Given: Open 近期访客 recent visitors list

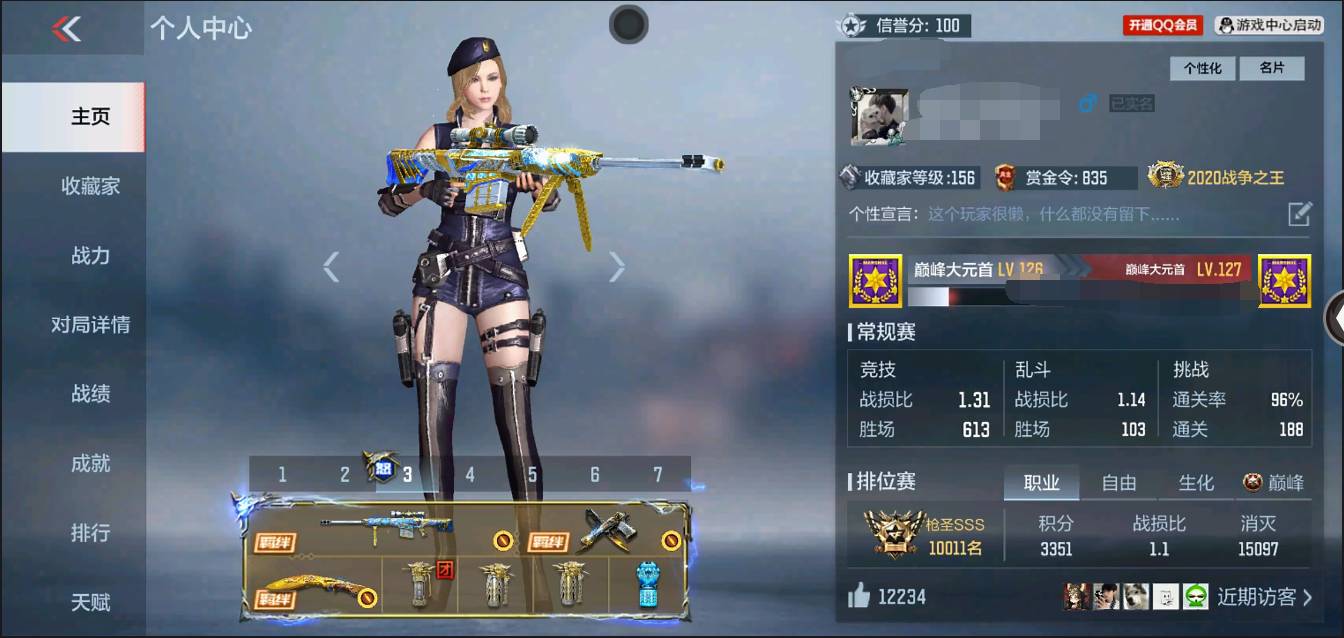Looking at the screenshot, I should (x=1264, y=597).
